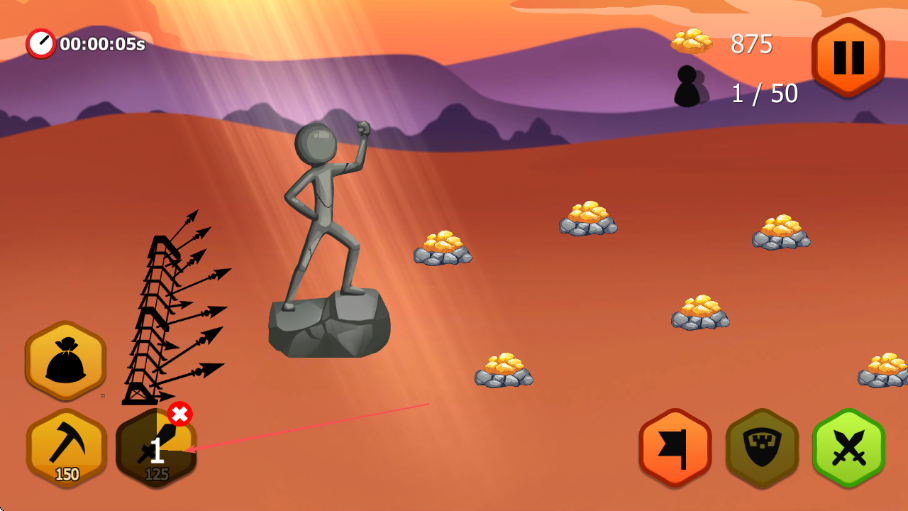Pause the game with the orange button
Viewport: 908px width, 511px height.
(x=848, y=57)
